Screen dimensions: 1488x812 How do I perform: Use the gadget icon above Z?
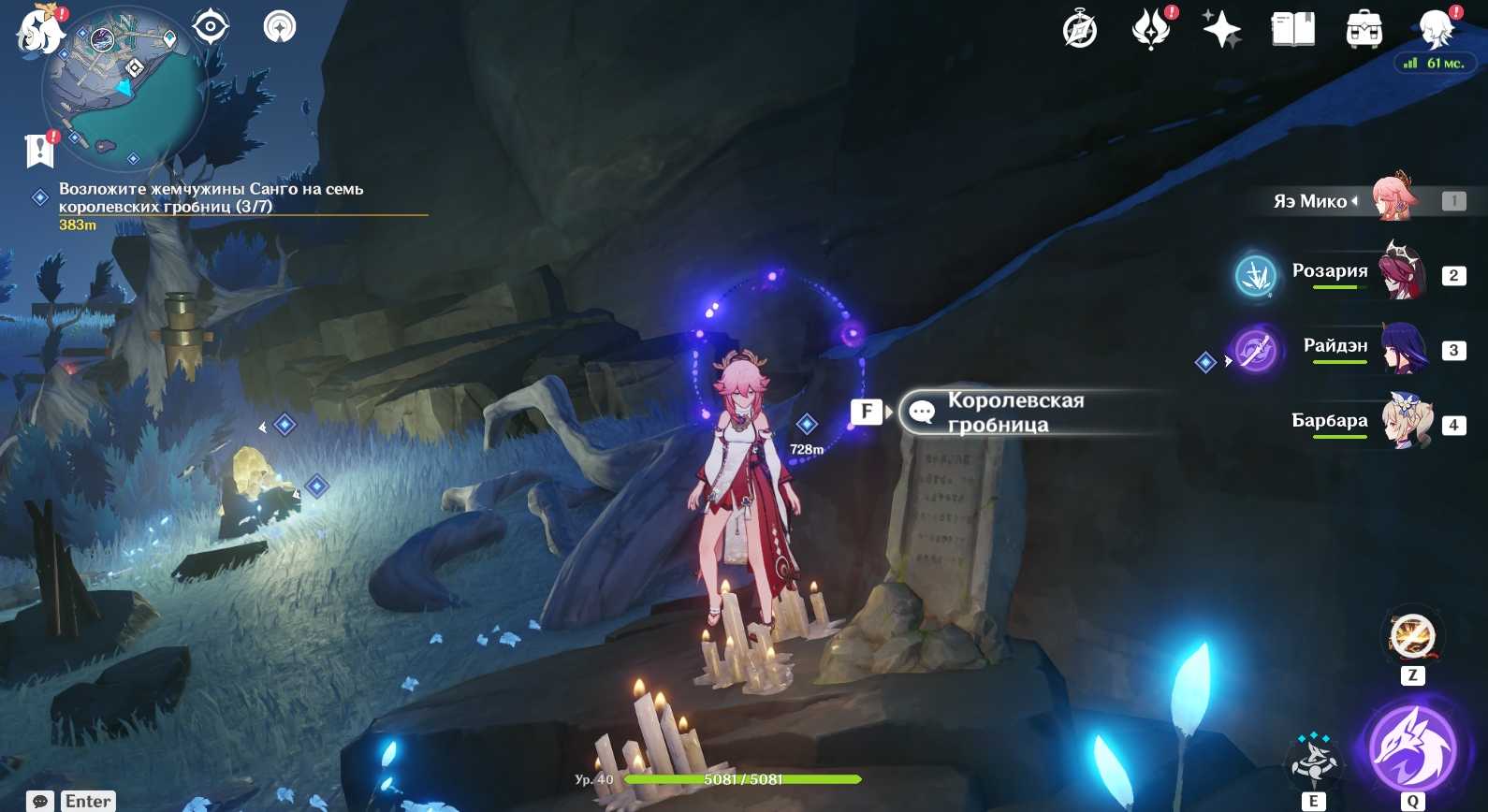(1412, 636)
